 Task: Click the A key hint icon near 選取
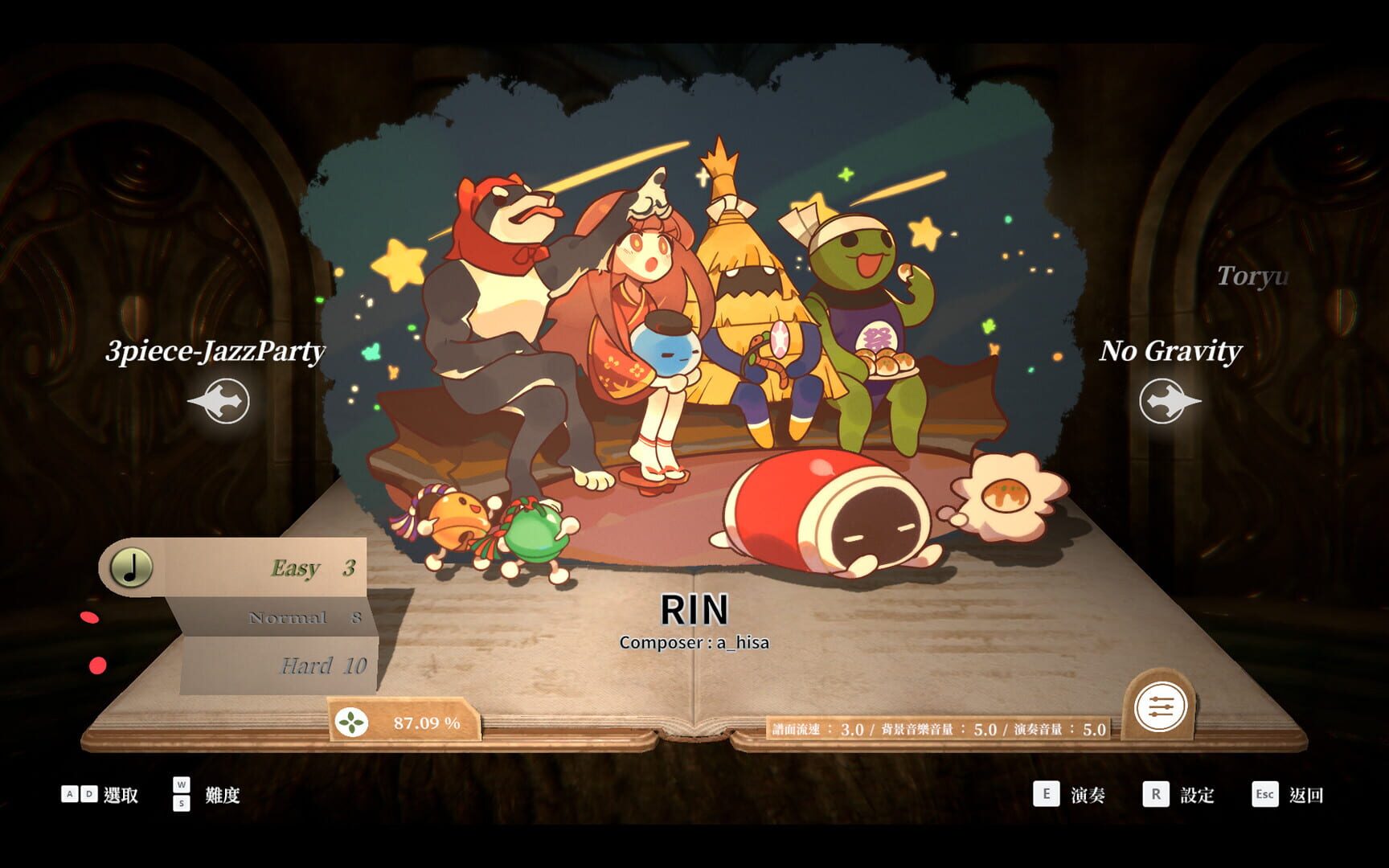click(x=72, y=795)
